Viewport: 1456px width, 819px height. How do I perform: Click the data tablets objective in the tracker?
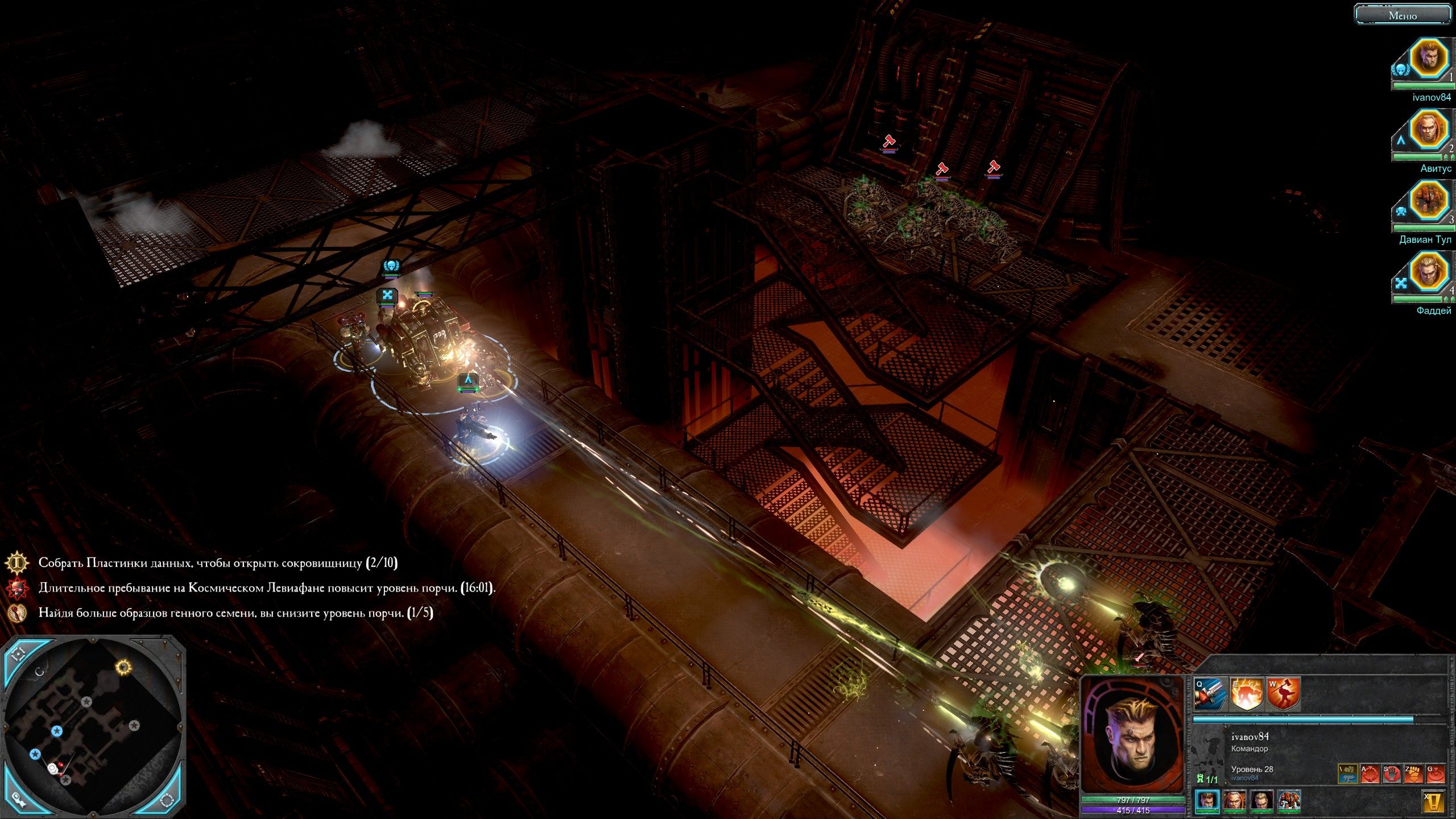[217, 563]
